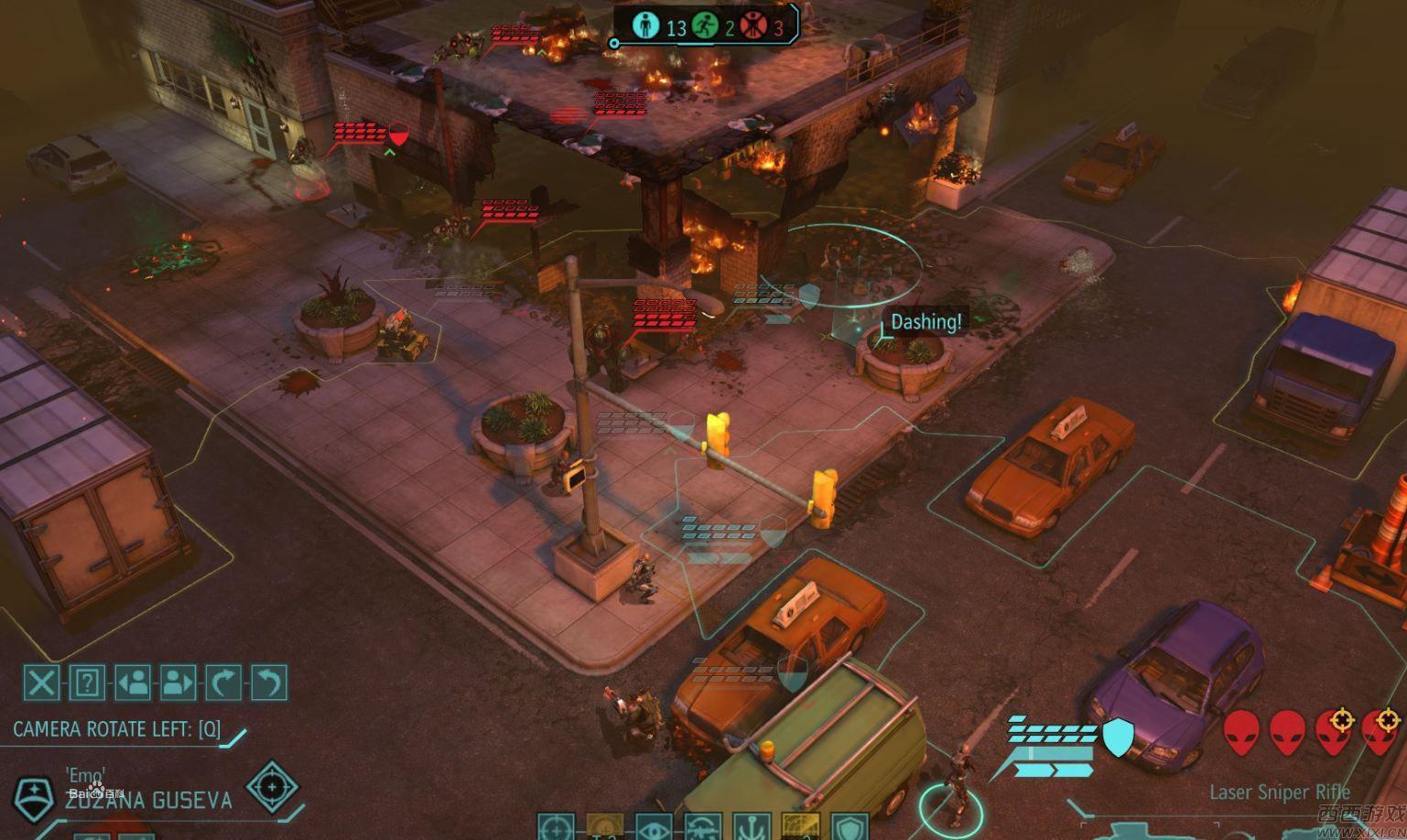Use the yellow crosshair shot ability
The height and width of the screenshot is (840, 1407).
pyautogui.click(x=605, y=827)
